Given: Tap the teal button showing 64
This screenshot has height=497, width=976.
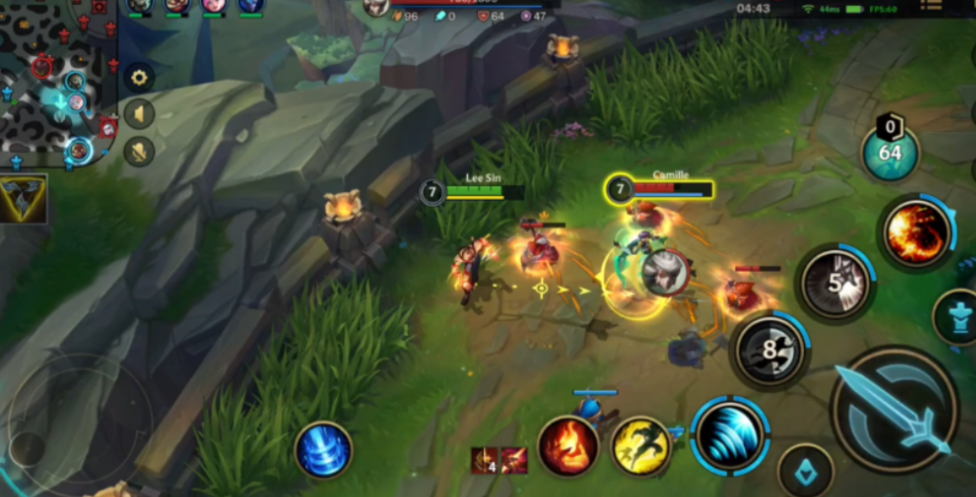Looking at the screenshot, I should 889,153.
